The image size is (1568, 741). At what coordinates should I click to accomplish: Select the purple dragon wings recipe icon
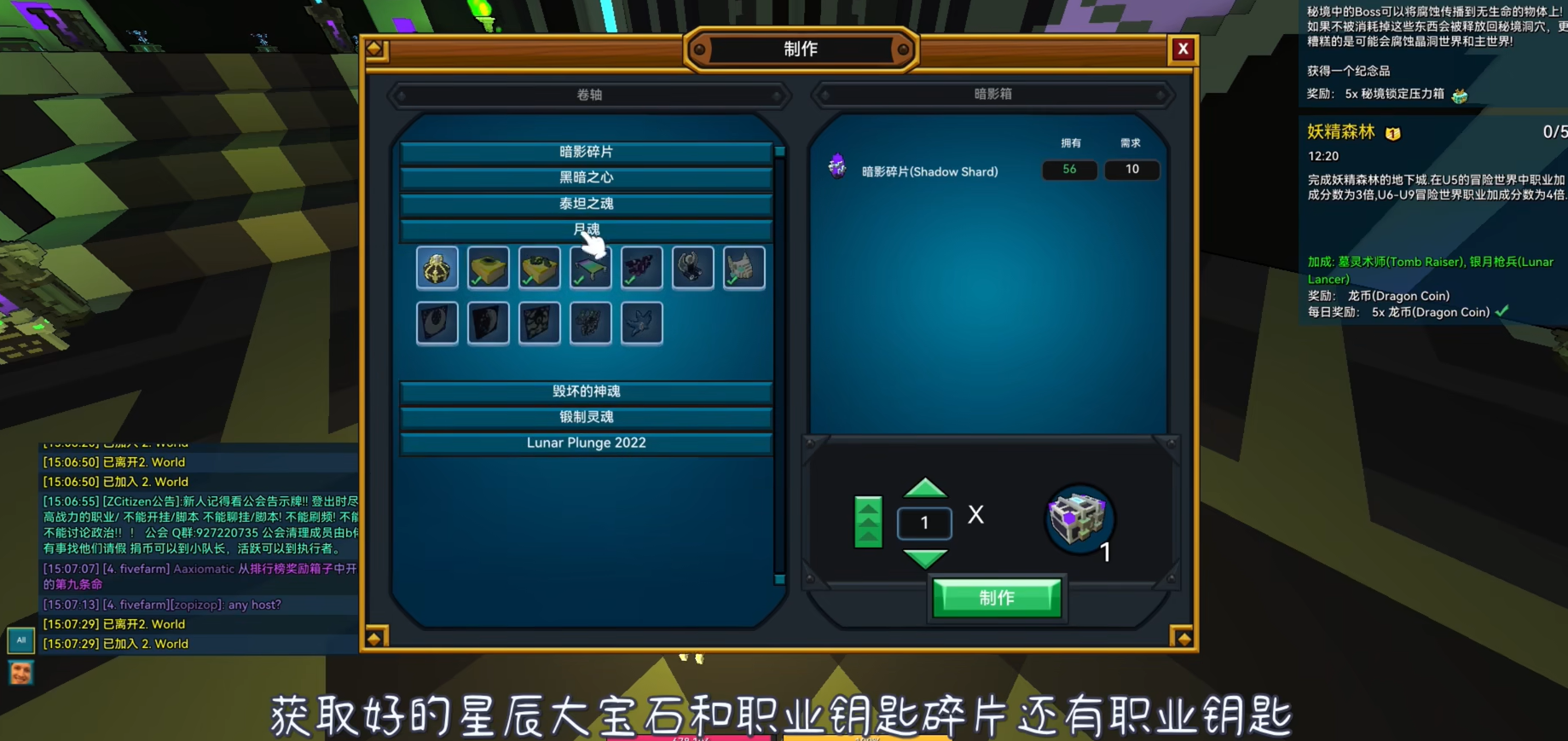[x=641, y=267]
